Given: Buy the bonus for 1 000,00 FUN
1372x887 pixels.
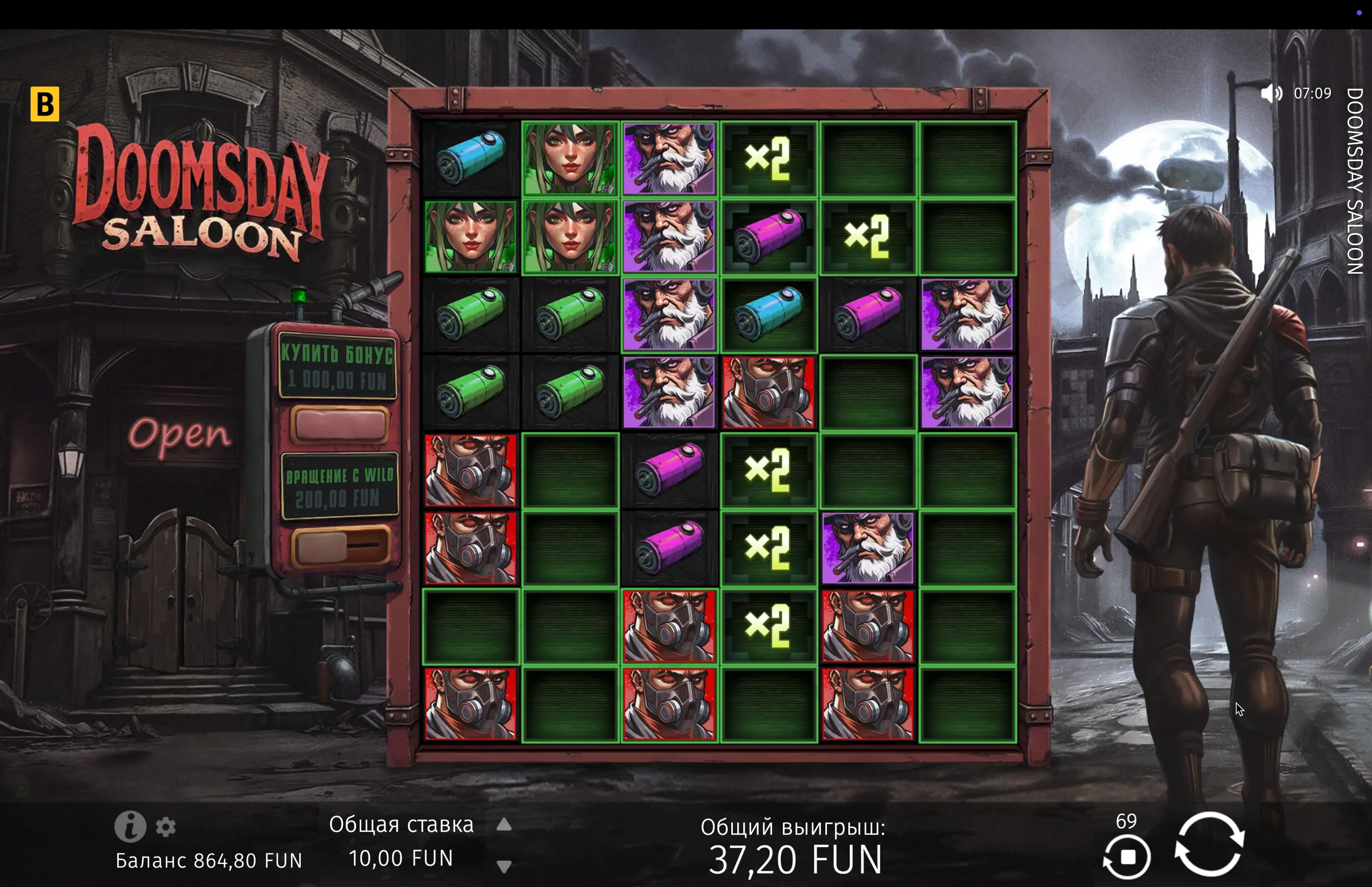Looking at the screenshot, I should point(340,424).
